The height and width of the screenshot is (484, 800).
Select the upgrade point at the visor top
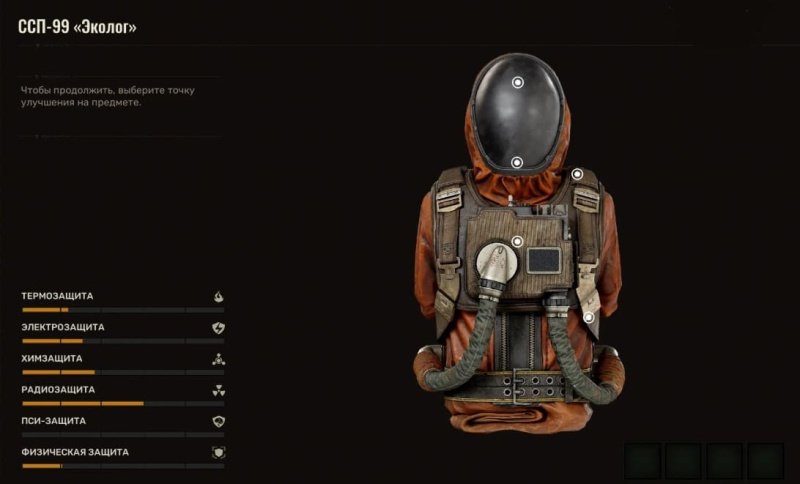517,83
